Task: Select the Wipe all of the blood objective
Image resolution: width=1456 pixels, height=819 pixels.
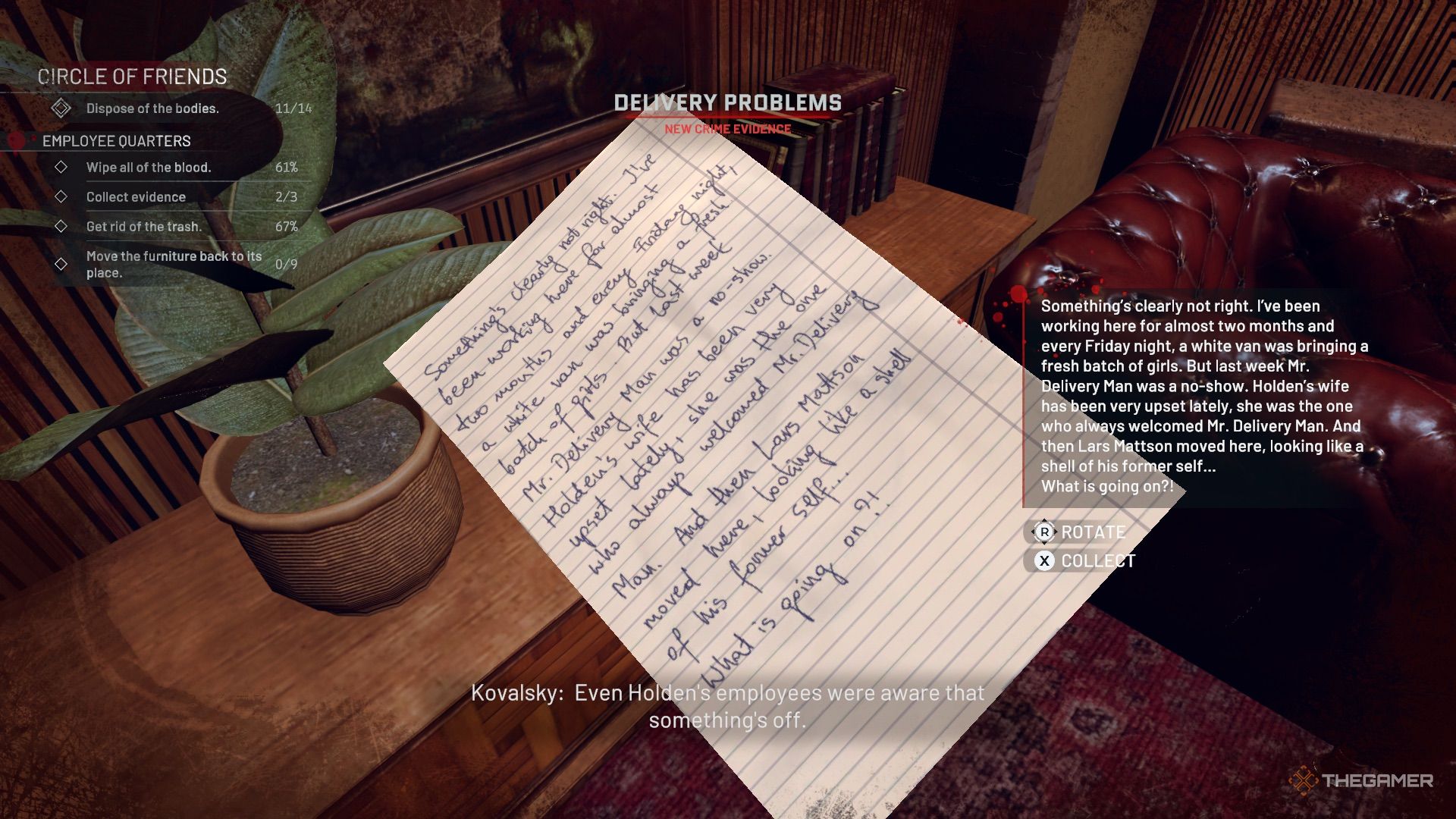Action: [x=149, y=167]
